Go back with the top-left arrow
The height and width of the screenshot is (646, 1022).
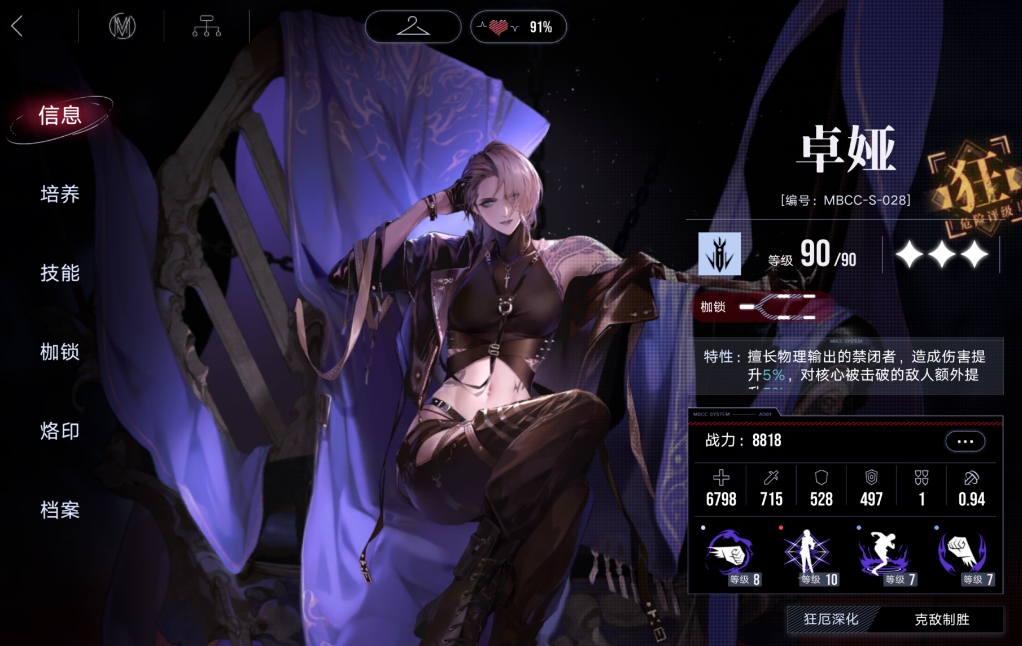[x=17, y=27]
